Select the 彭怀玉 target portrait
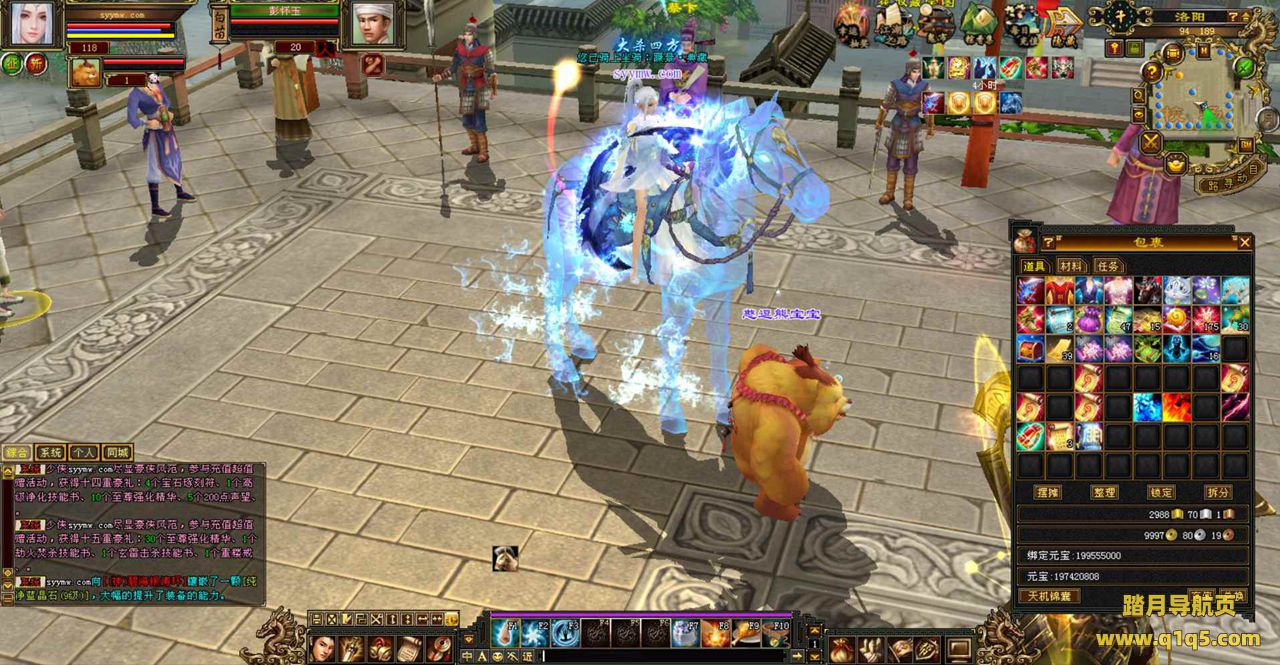The image size is (1280, 665). (372, 24)
